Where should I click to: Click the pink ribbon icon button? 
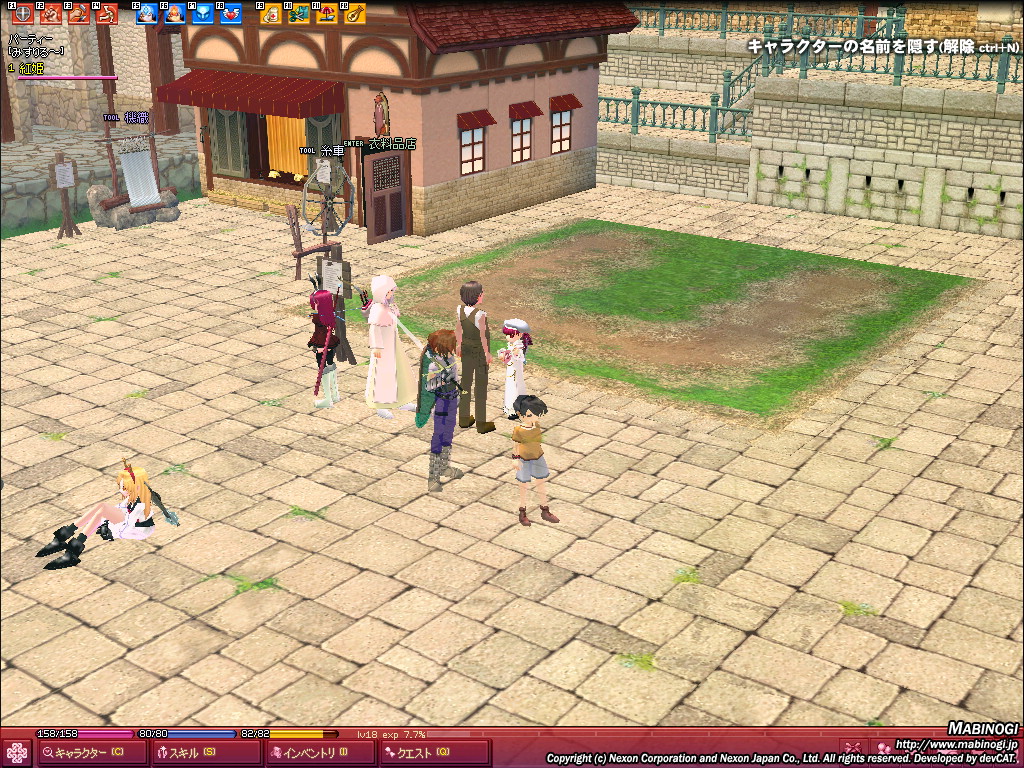(853, 748)
